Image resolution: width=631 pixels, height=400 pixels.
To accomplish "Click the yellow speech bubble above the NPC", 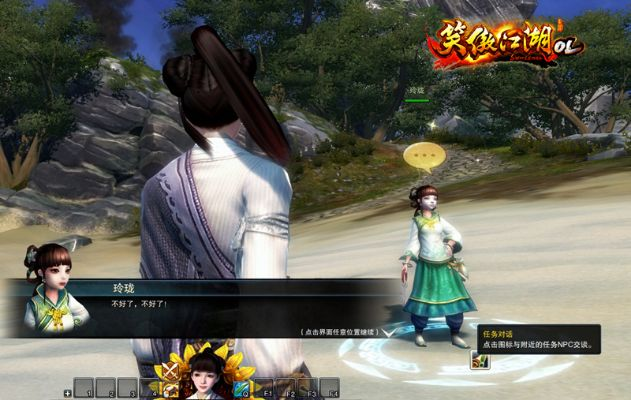I will coord(424,157).
